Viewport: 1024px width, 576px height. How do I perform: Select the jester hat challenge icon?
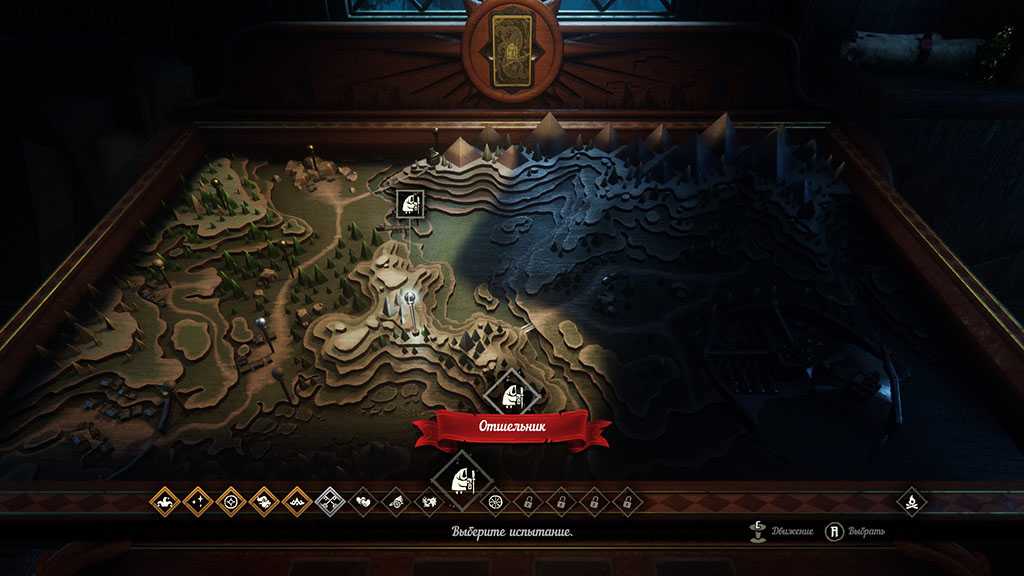[165, 500]
